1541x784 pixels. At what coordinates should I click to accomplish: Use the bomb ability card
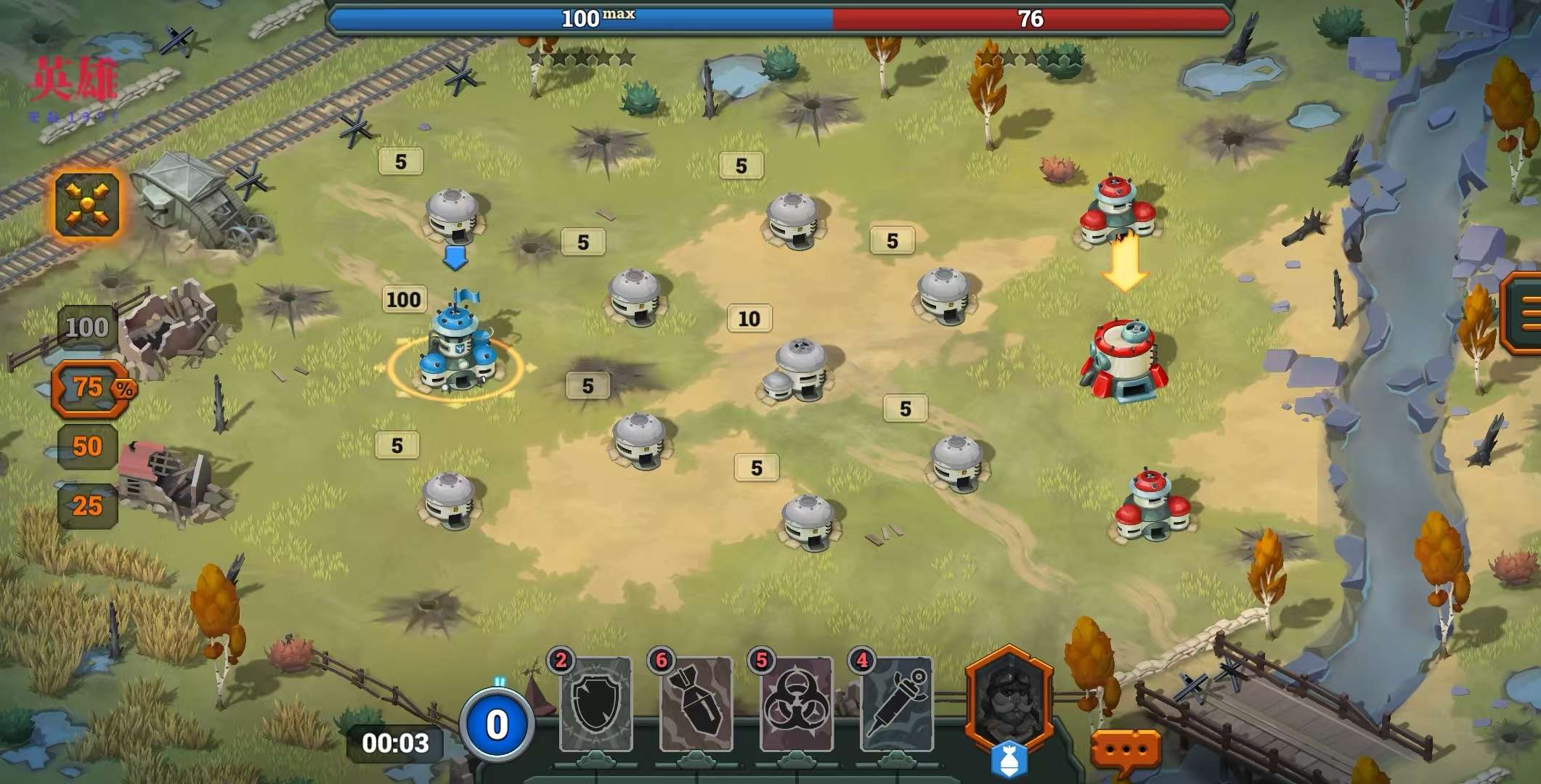coord(696,703)
